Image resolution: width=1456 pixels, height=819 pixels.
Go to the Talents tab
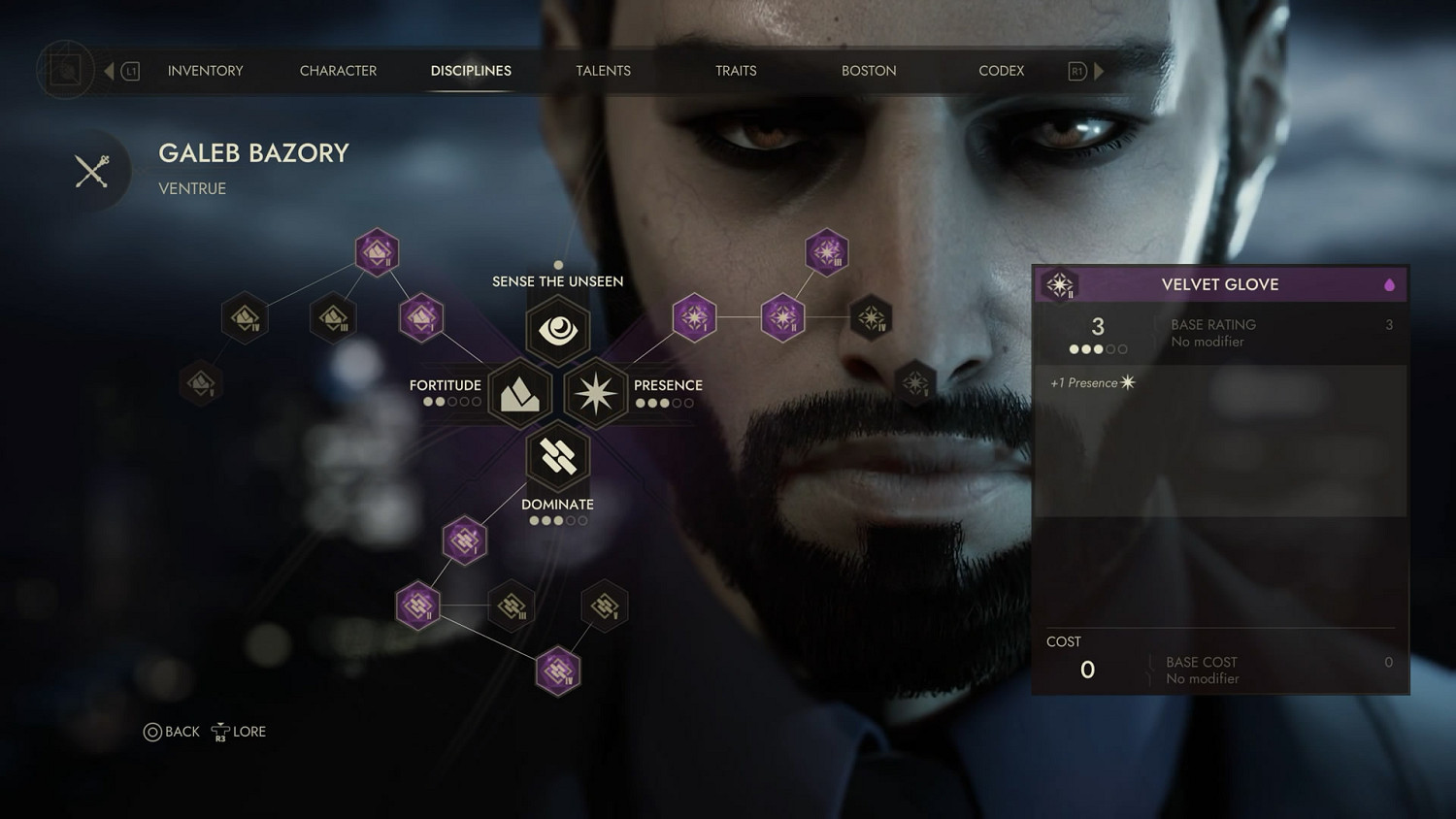pos(603,71)
